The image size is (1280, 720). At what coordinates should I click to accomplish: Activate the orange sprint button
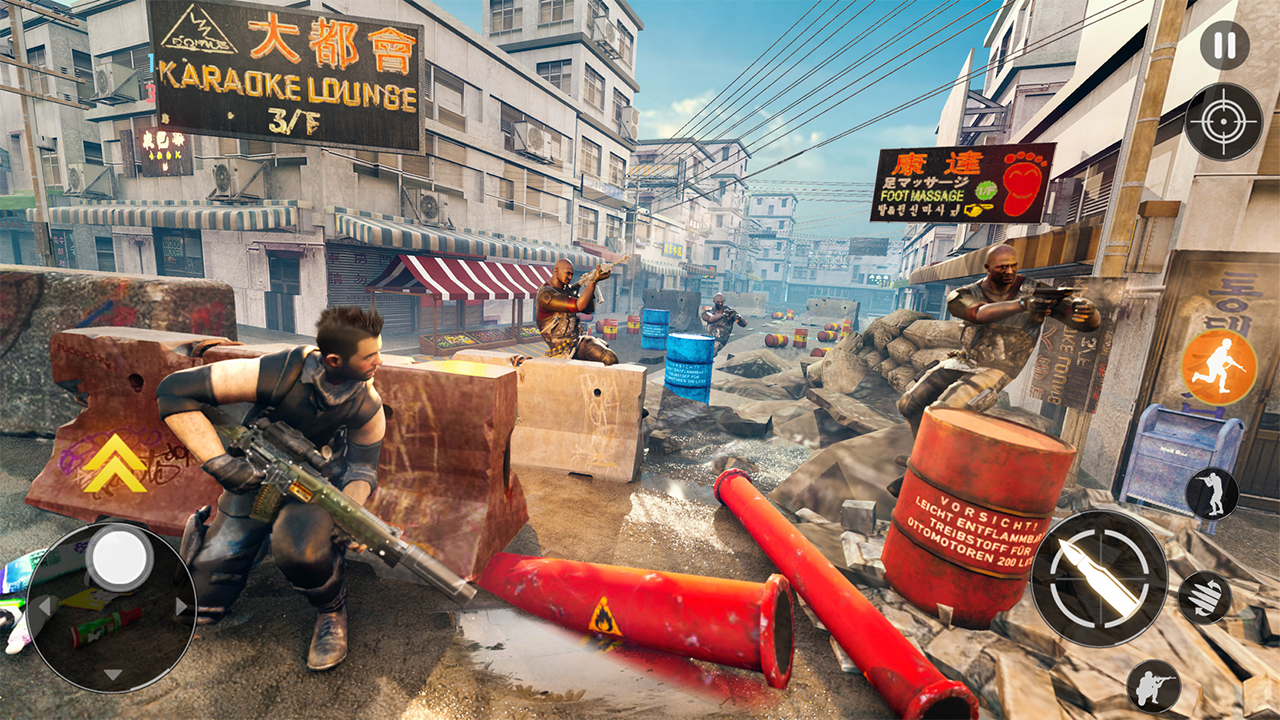(x=1219, y=366)
